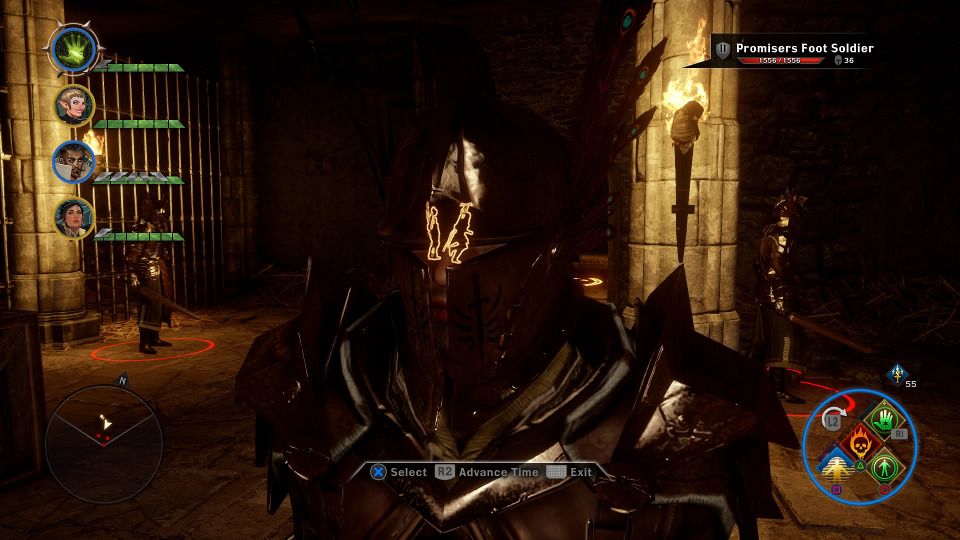
Task: Activate the yellow striped figure ability
Action: tap(836, 465)
